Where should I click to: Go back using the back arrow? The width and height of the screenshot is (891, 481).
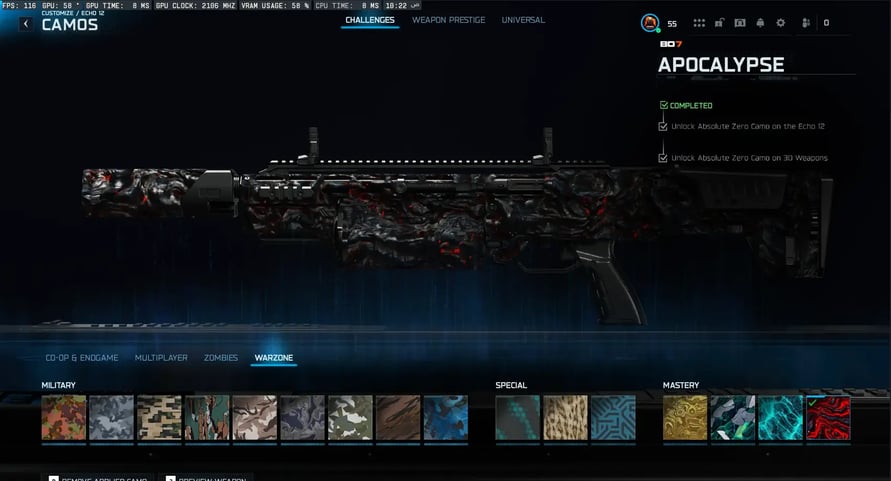[x=25, y=24]
